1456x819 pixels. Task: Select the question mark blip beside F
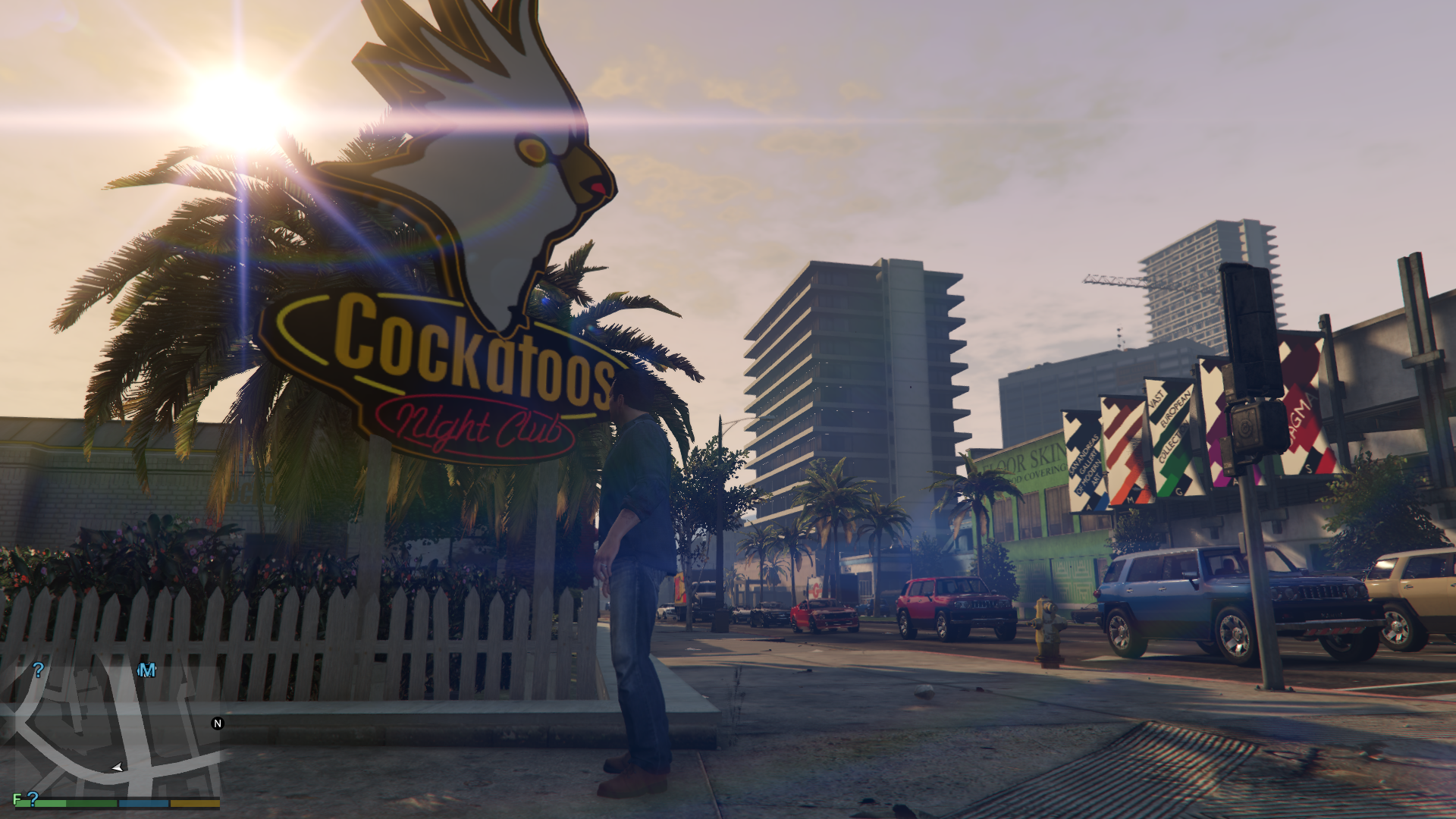pyautogui.click(x=33, y=798)
